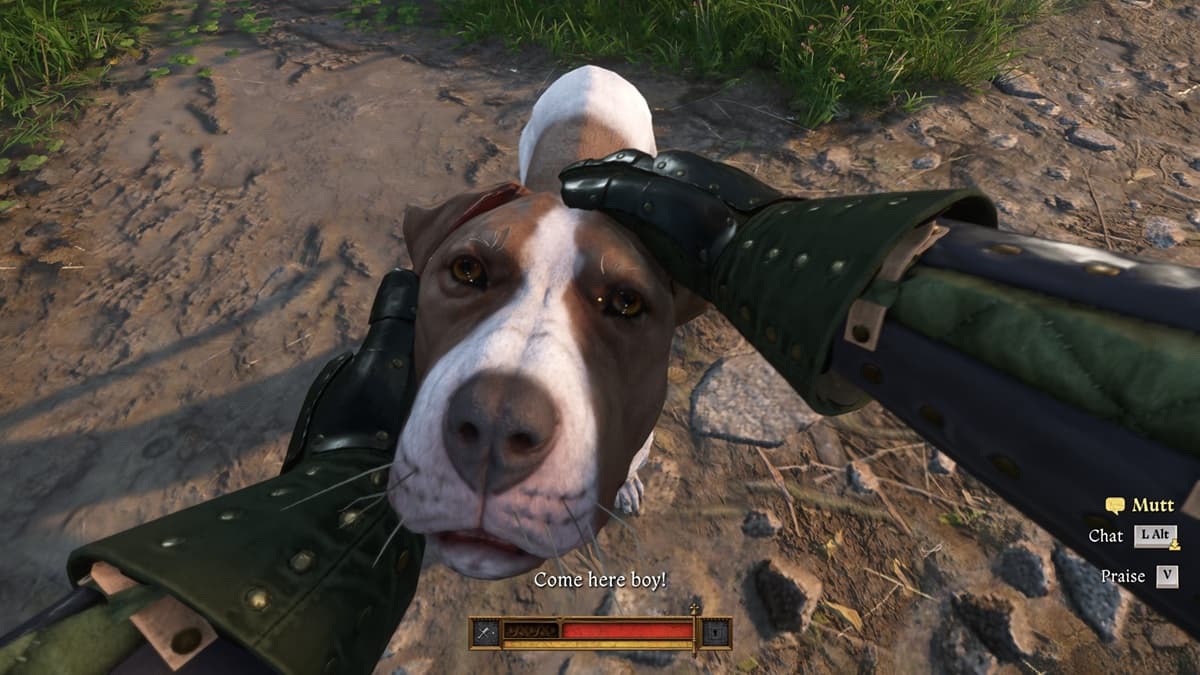Click the sword weapon icon beside the health bar

pyautogui.click(x=484, y=633)
